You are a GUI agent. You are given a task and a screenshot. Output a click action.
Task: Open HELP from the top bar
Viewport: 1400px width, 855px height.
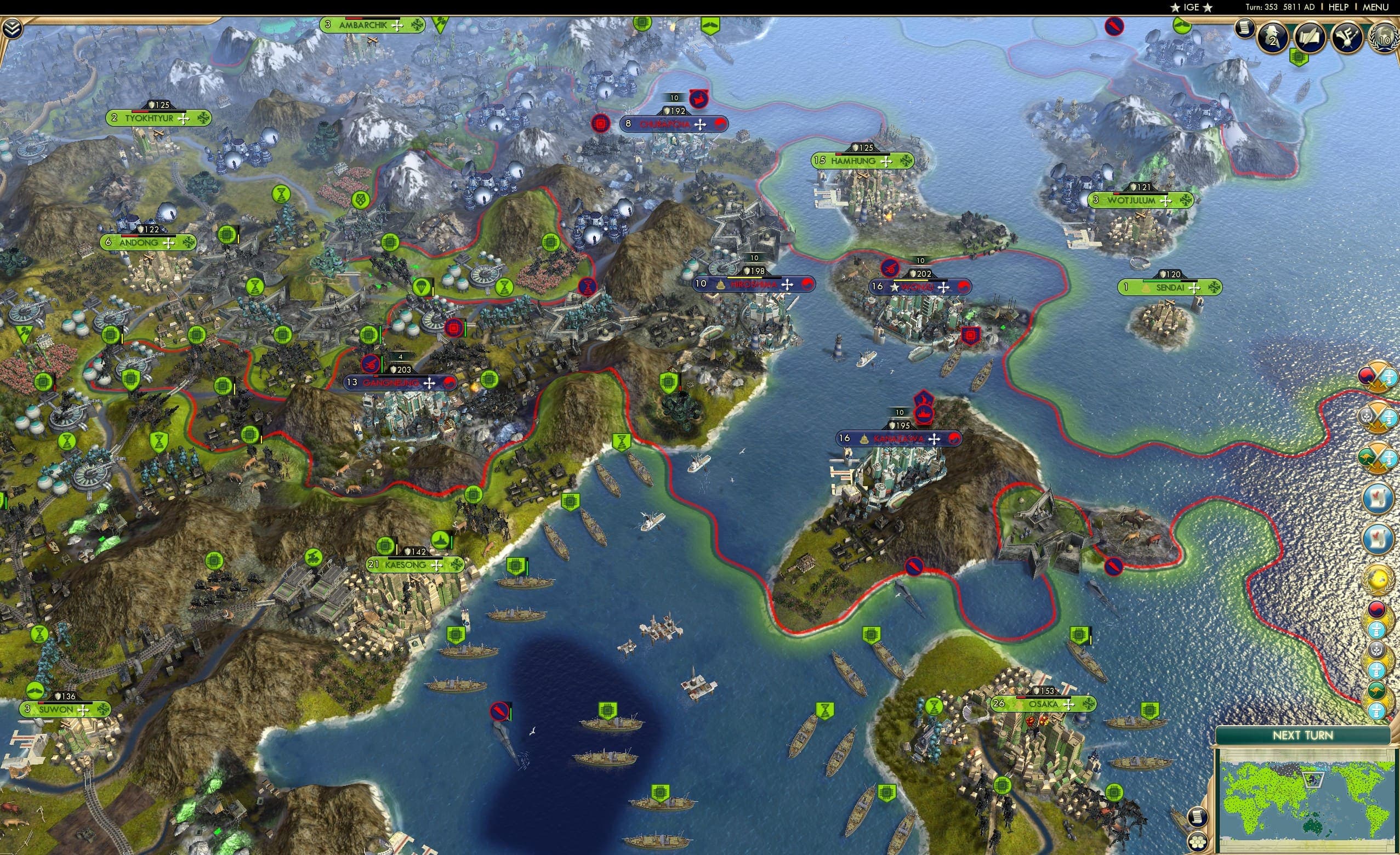click(x=1339, y=7)
